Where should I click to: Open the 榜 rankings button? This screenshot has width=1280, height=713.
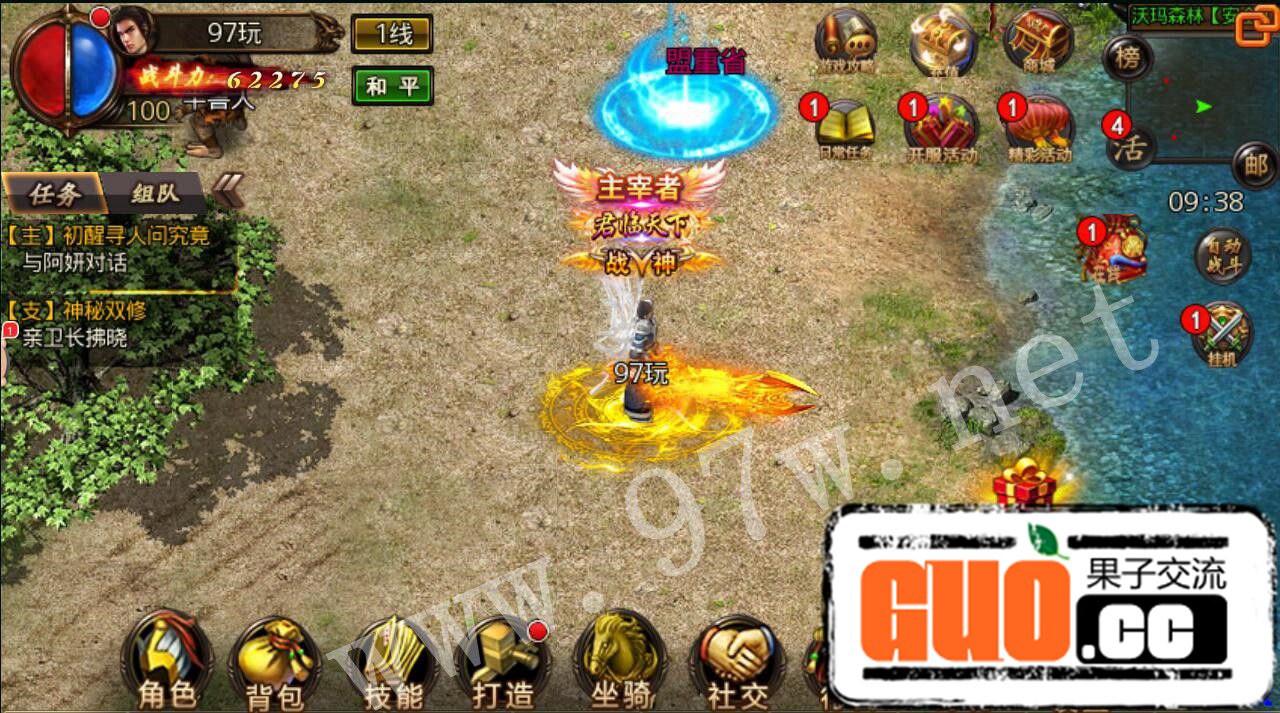pos(1128,57)
